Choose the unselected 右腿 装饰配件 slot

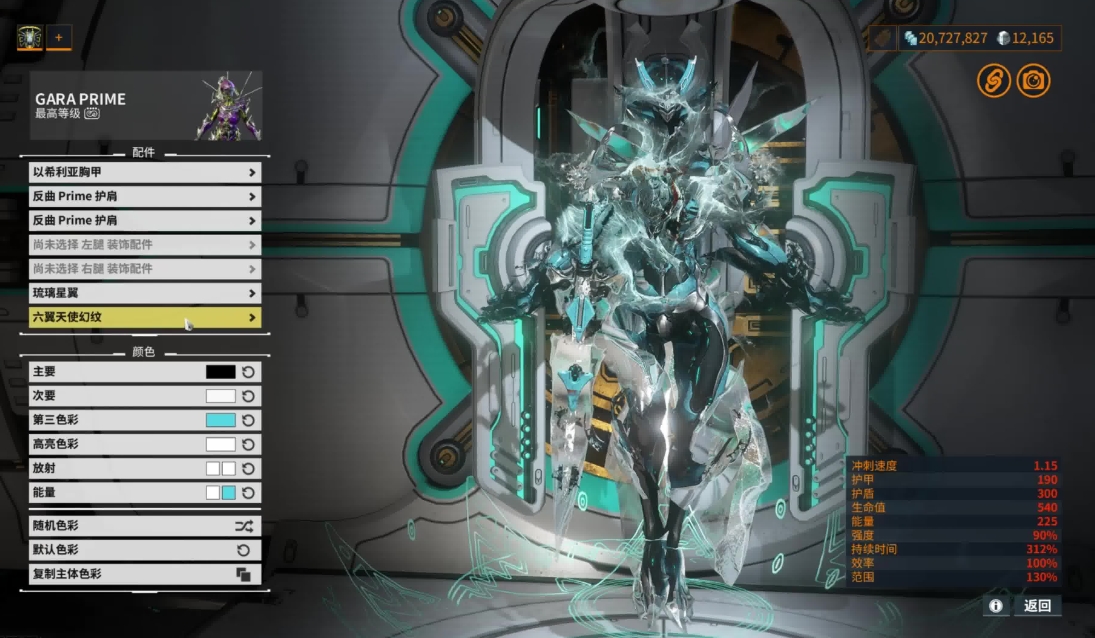145,269
